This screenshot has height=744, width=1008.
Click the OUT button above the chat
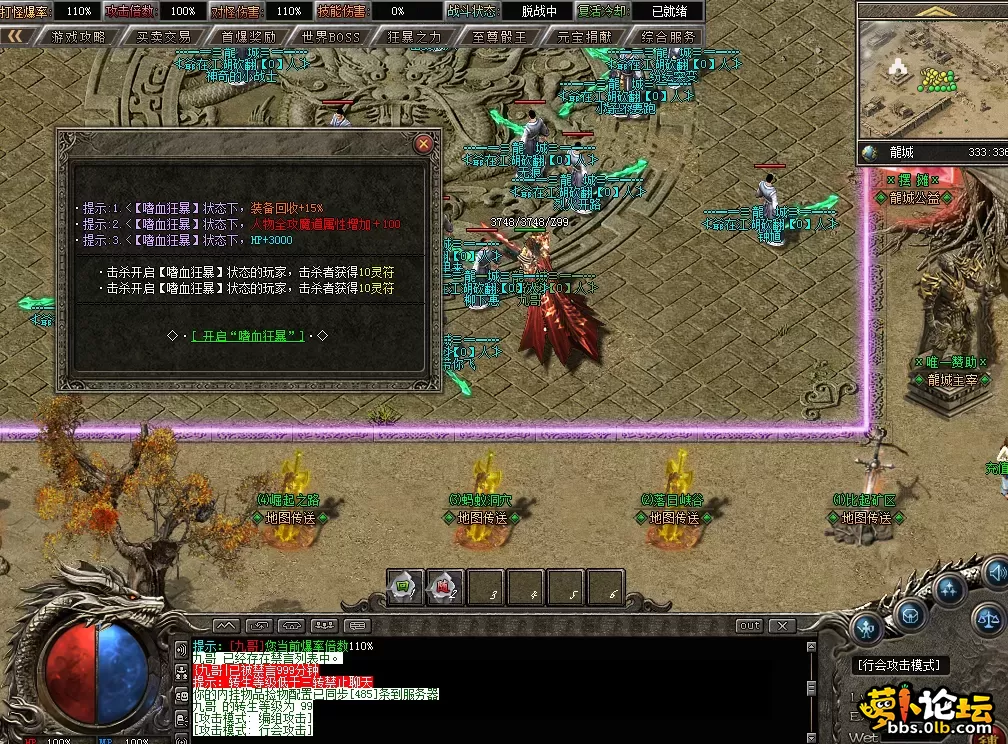(749, 626)
